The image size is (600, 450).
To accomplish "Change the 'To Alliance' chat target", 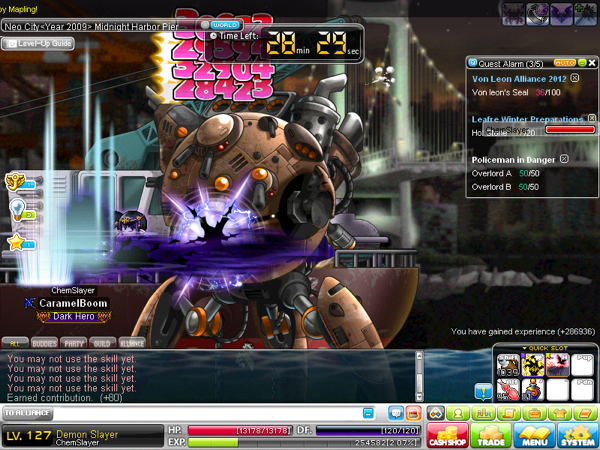I will 28,413.
